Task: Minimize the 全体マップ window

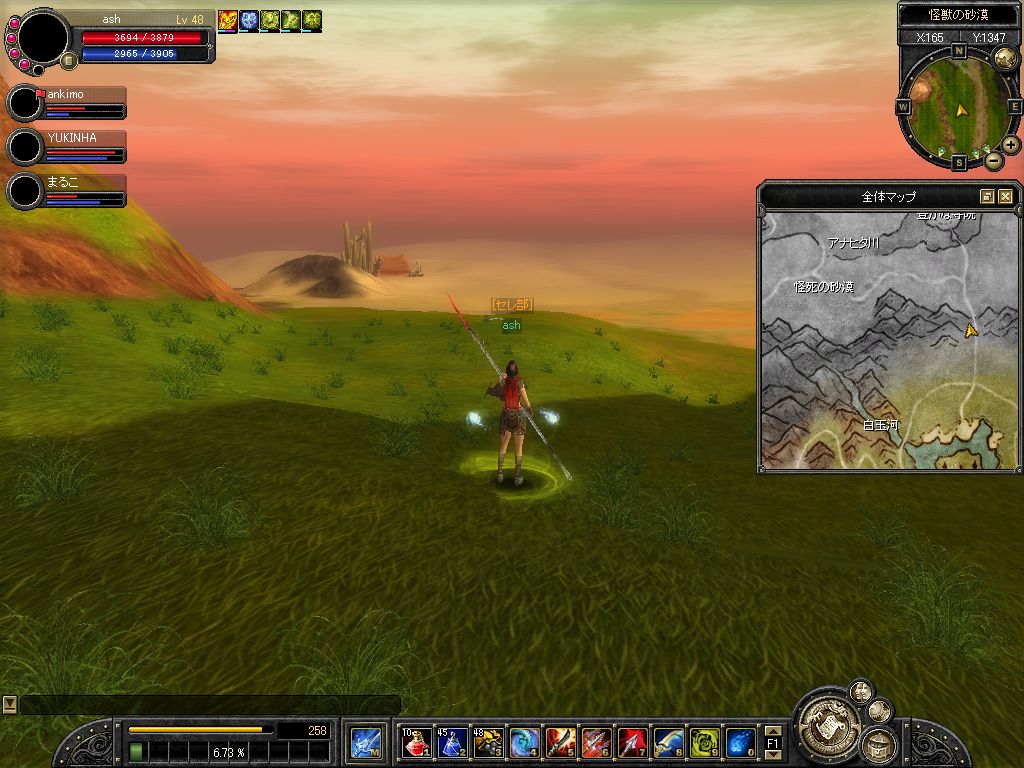Action: coord(988,197)
